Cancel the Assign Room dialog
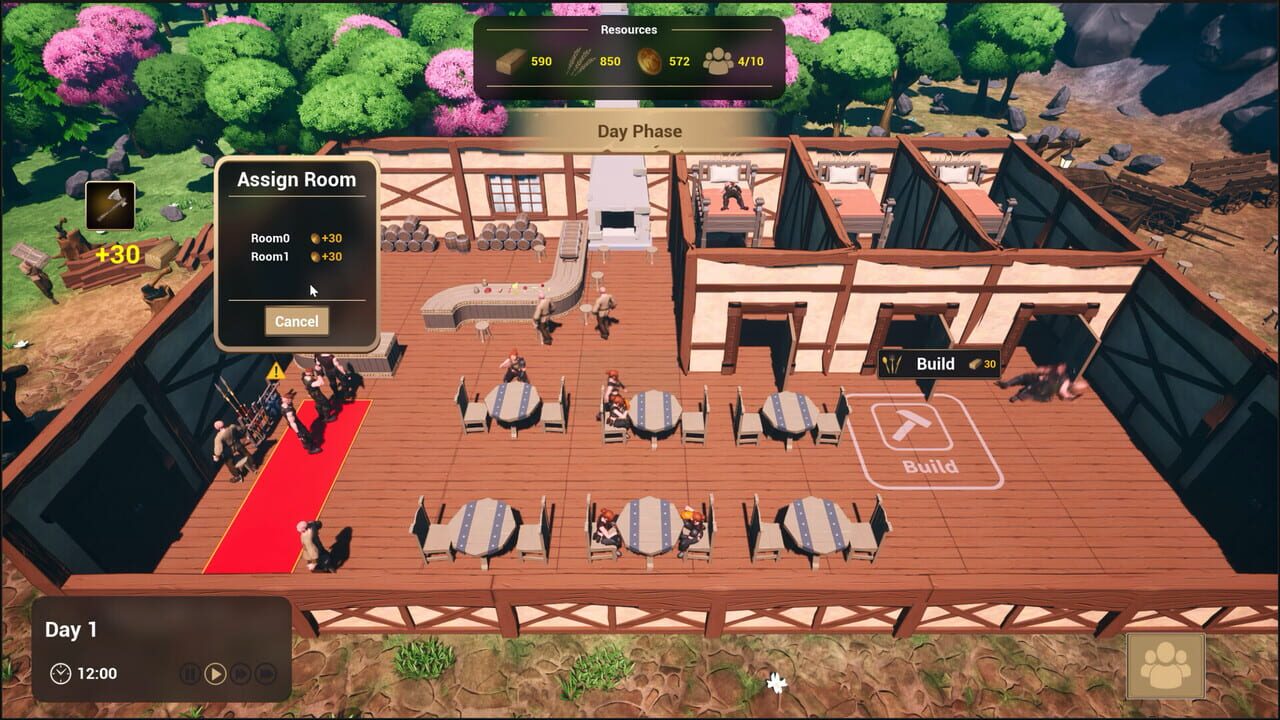The height and width of the screenshot is (720, 1280). pyautogui.click(x=296, y=321)
